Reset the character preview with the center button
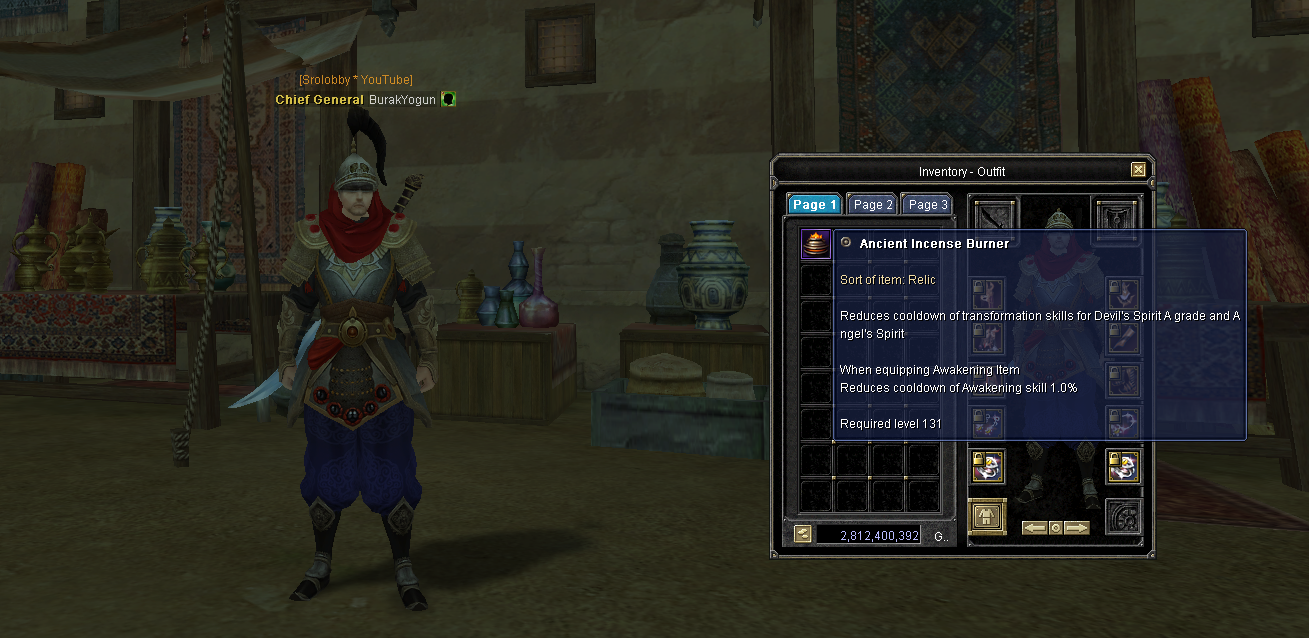Image resolution: width=1309 pixels, height=638 pixels. tap(1055, 527)
